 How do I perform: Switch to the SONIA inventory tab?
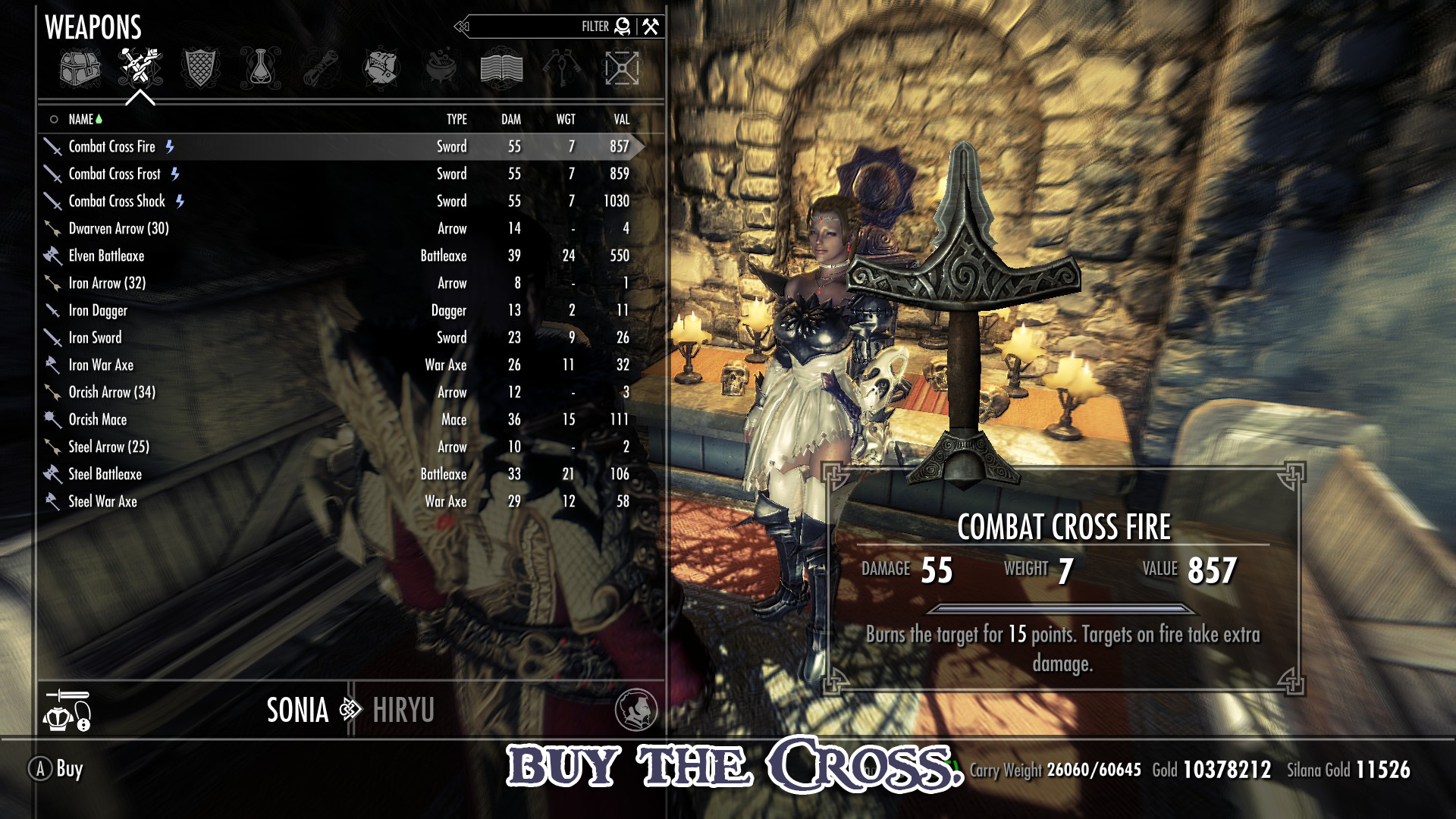tap(297, 711)
